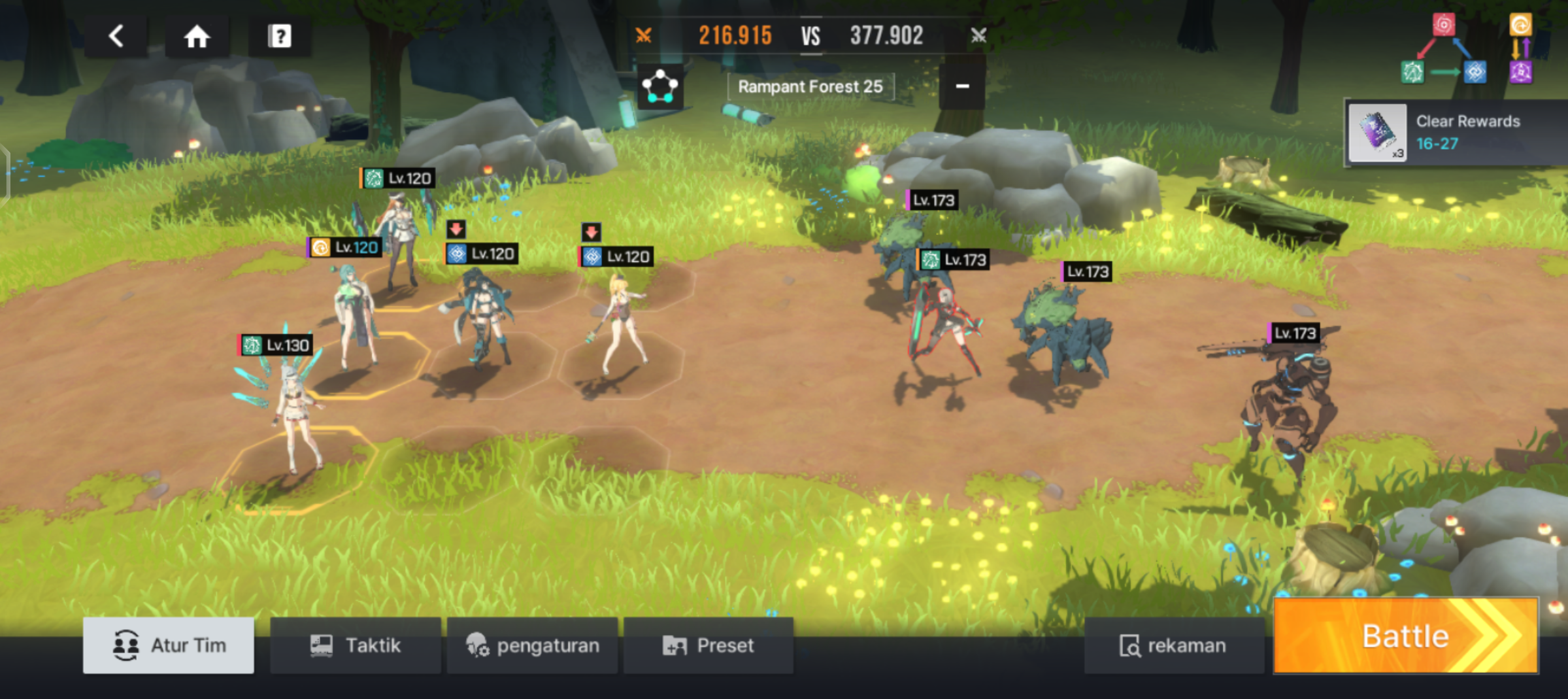Switch to the Atur Tim tab
This screenshot has width=1568, height=699.
coord(169,645)
